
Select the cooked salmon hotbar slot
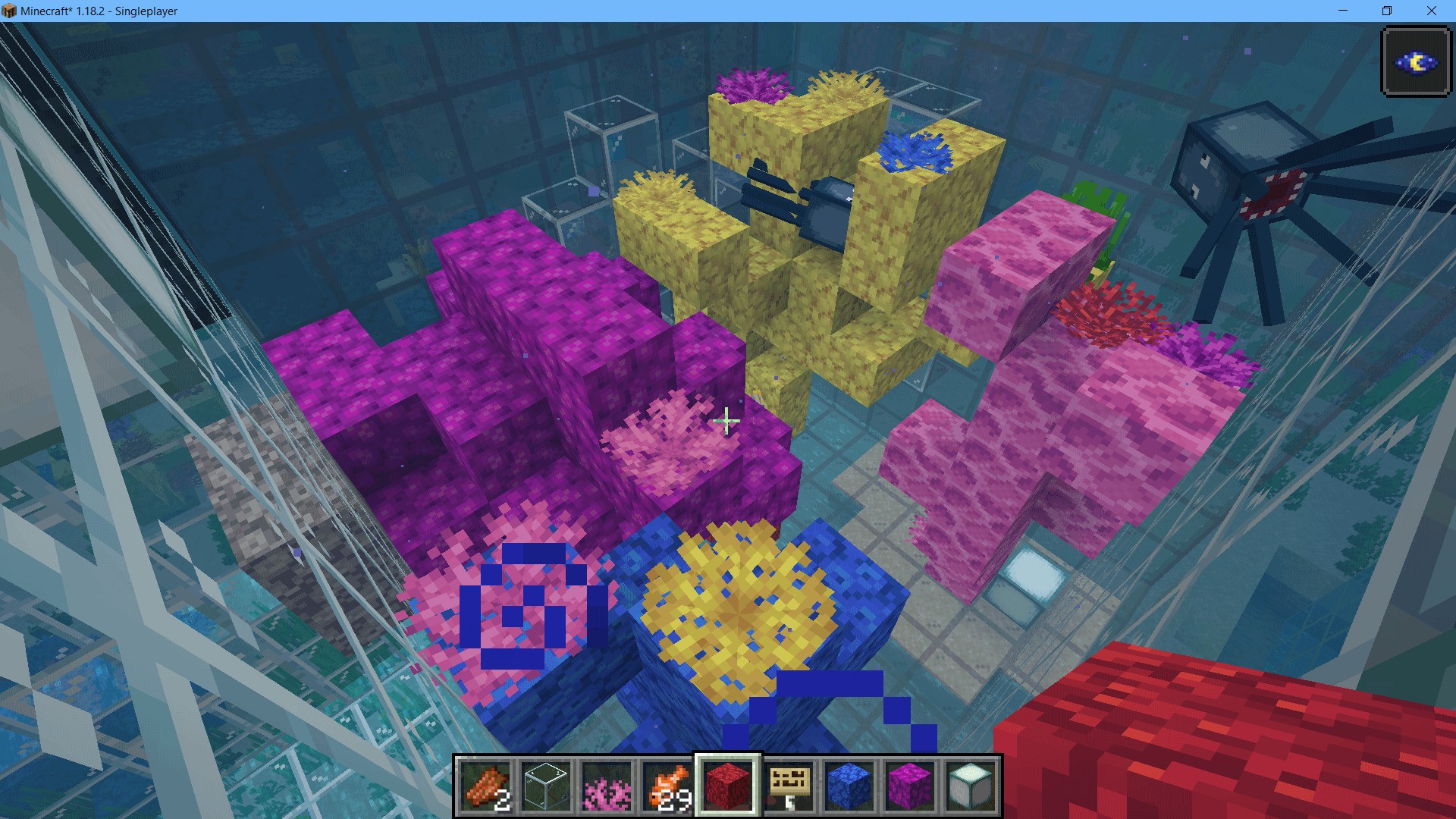[485, 786]
